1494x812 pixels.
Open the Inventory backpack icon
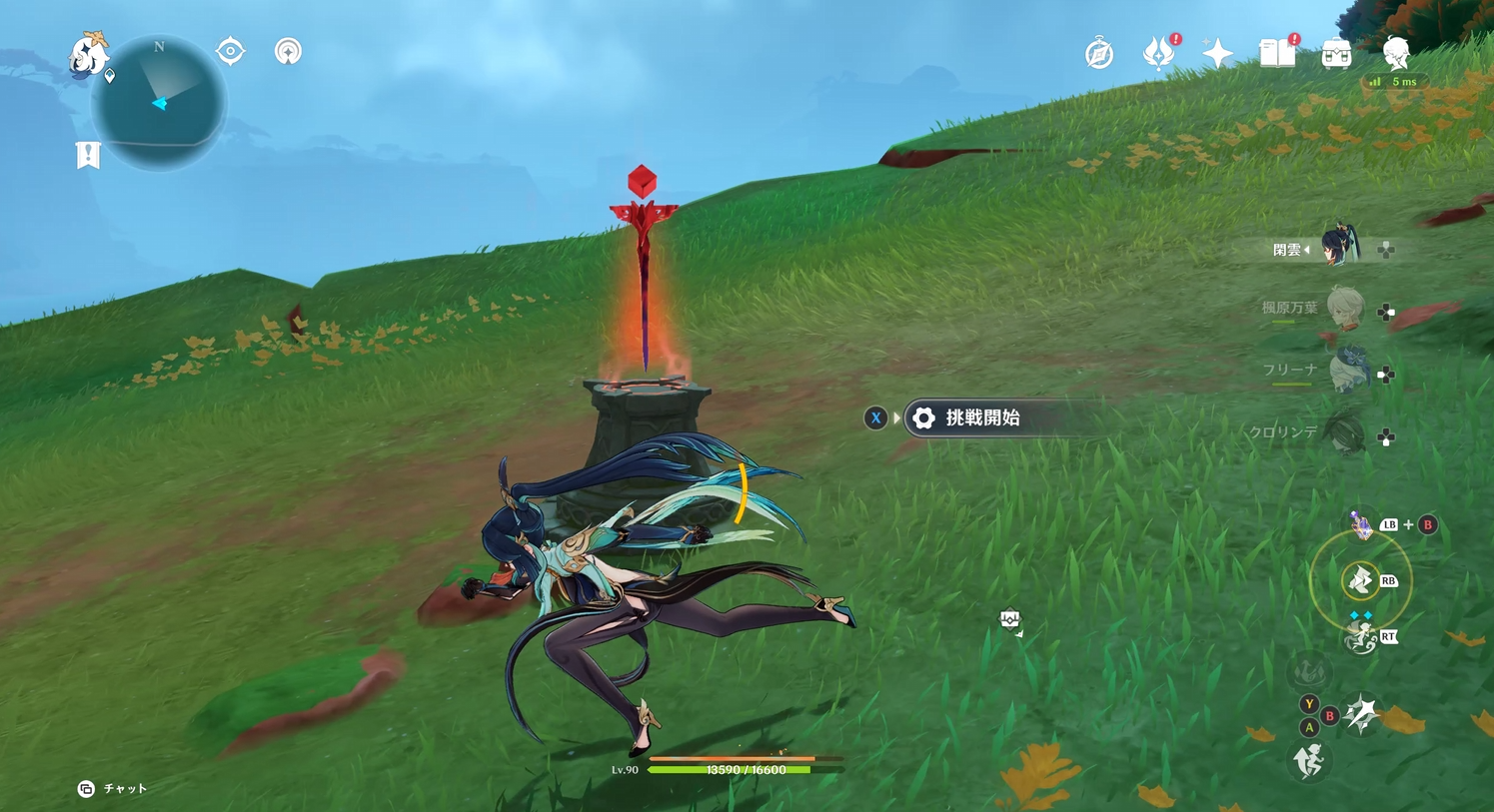(1337, 54)
